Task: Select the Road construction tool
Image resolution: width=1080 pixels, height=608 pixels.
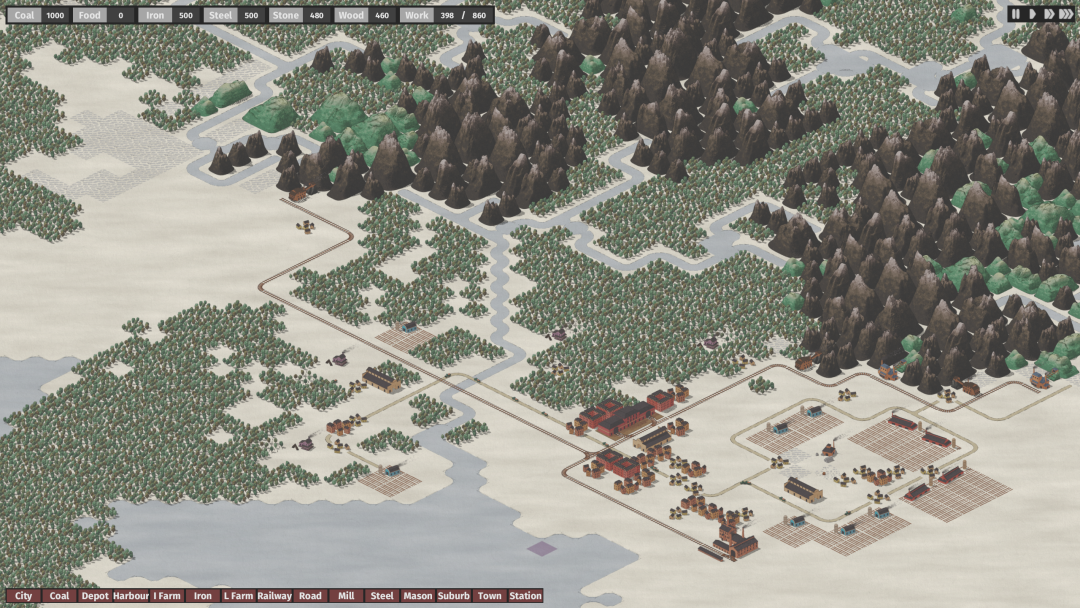Action: (310, 596)
